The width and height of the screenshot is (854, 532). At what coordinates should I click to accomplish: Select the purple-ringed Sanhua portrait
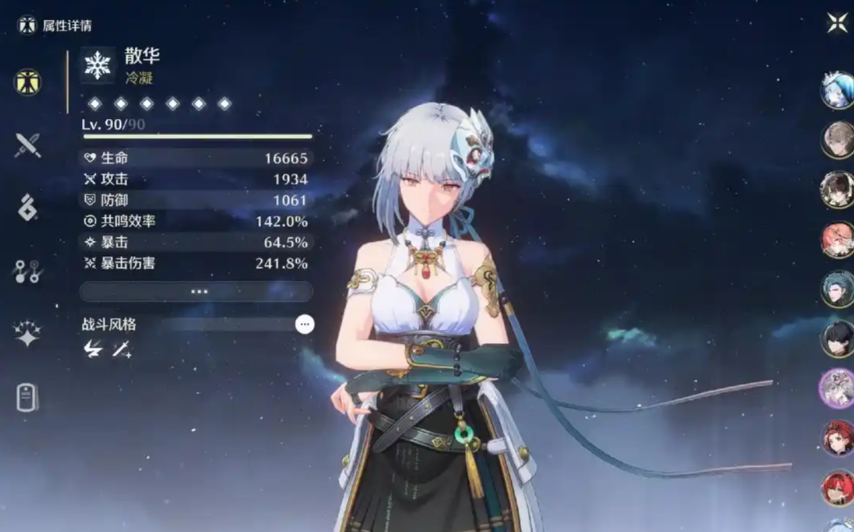(837, 387)
